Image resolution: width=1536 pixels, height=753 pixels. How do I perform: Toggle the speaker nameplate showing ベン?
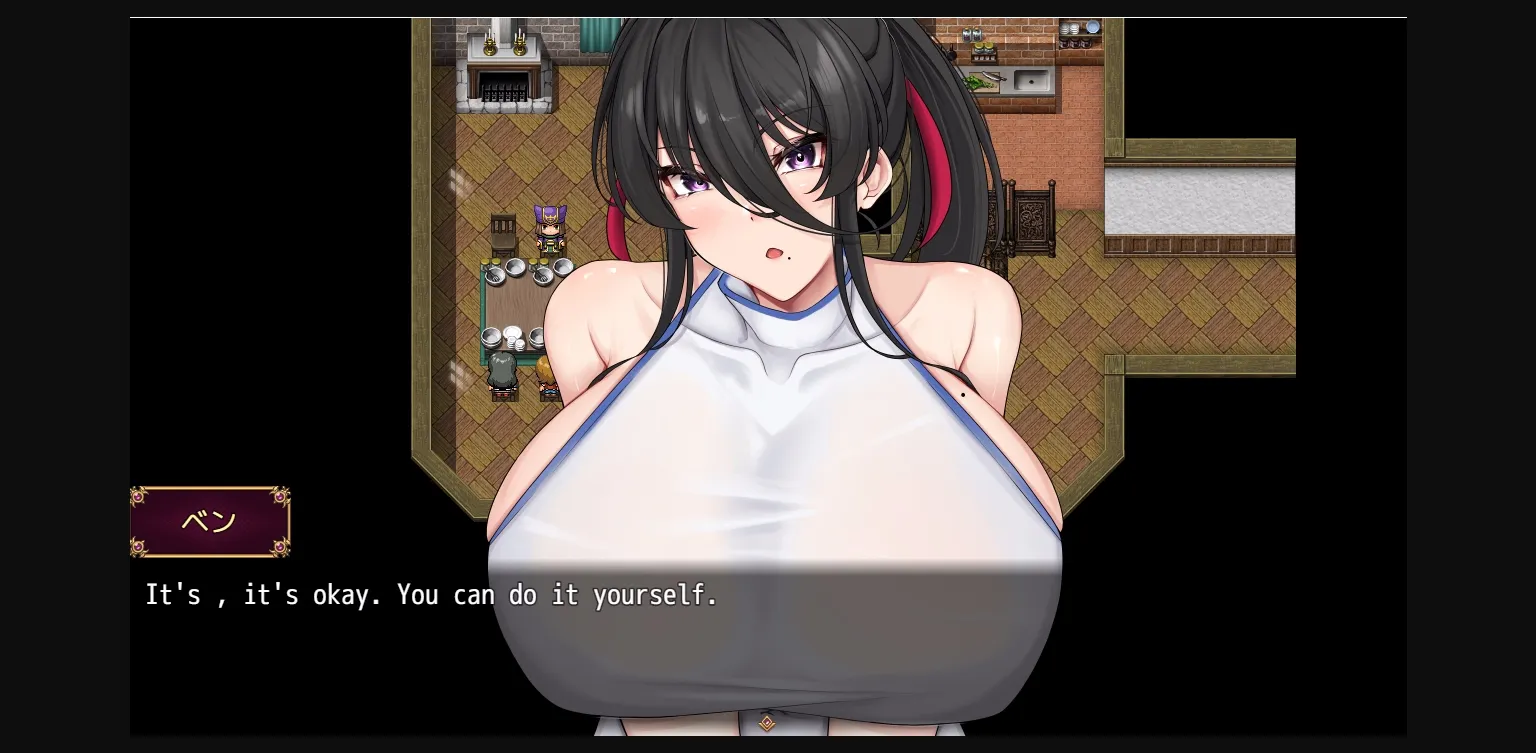(210, 520)
